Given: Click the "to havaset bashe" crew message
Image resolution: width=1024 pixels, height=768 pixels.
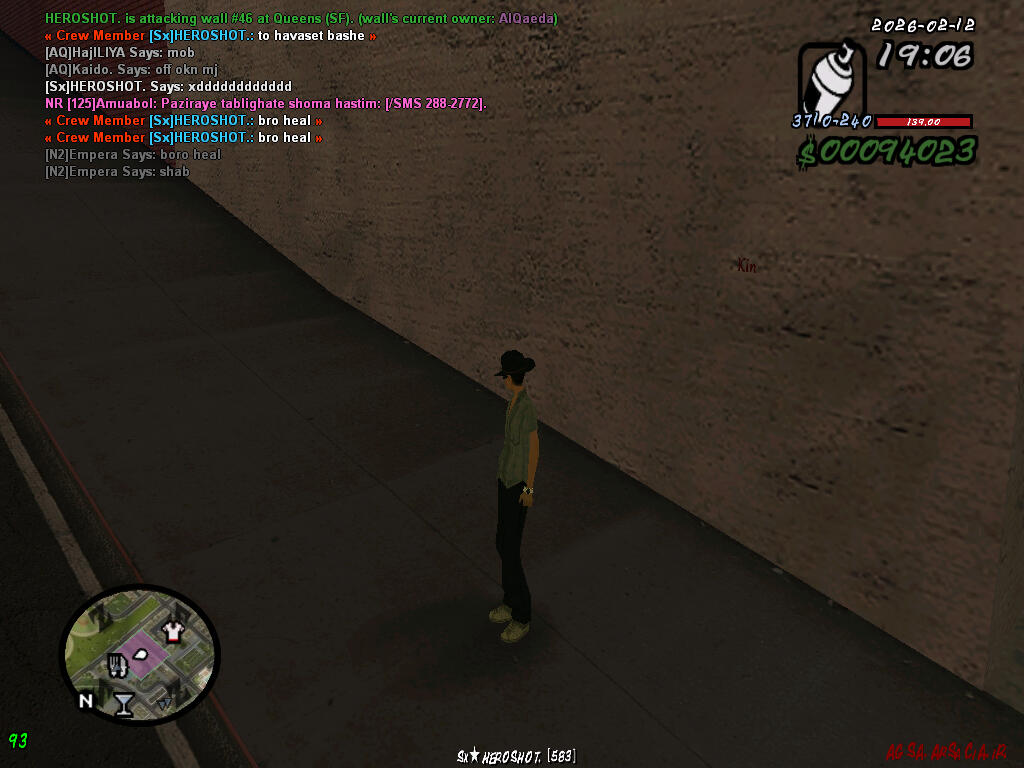Looking at the screenshot, I should tap(211, 36).
